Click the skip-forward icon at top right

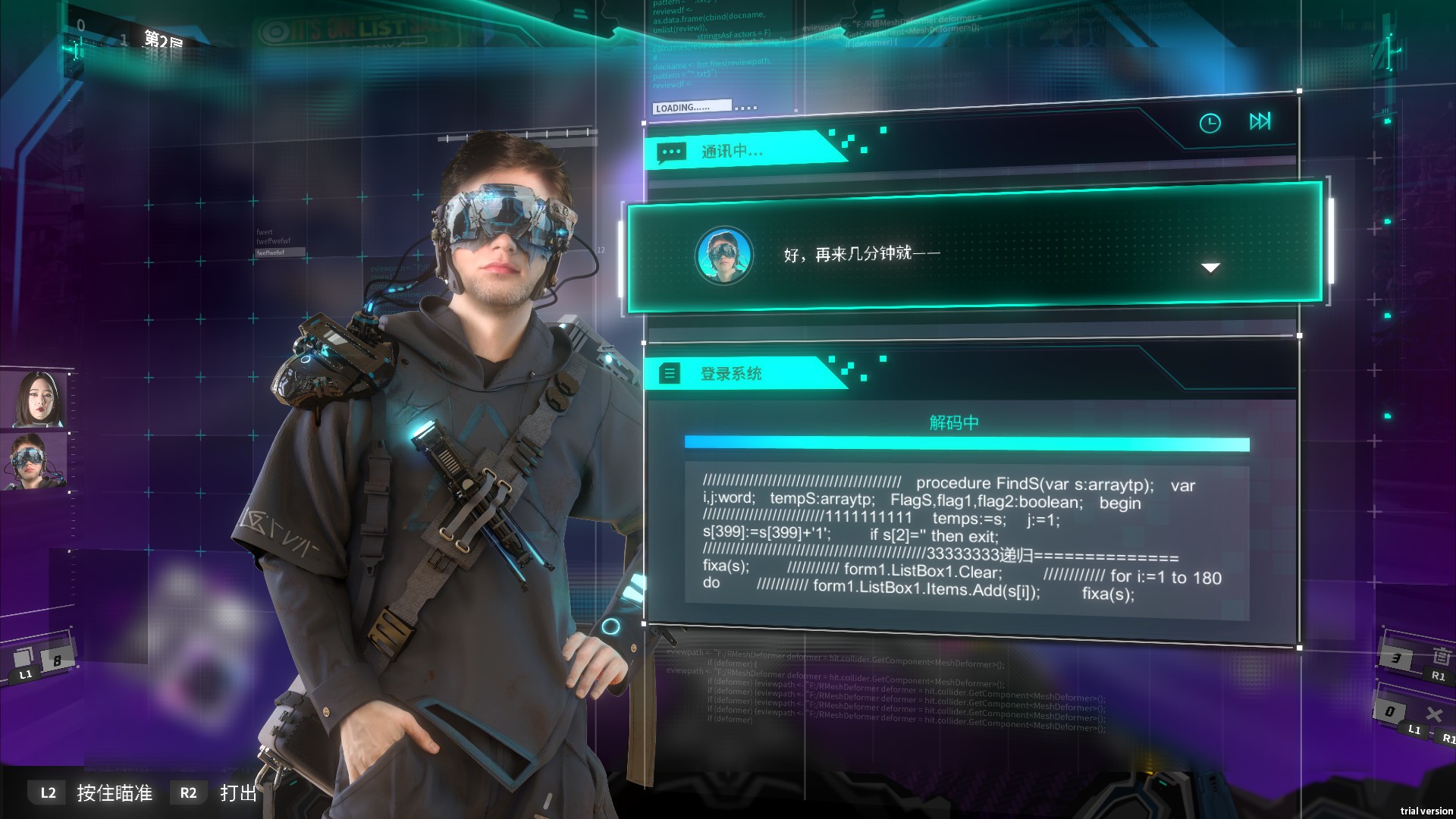pos(1260,121)
